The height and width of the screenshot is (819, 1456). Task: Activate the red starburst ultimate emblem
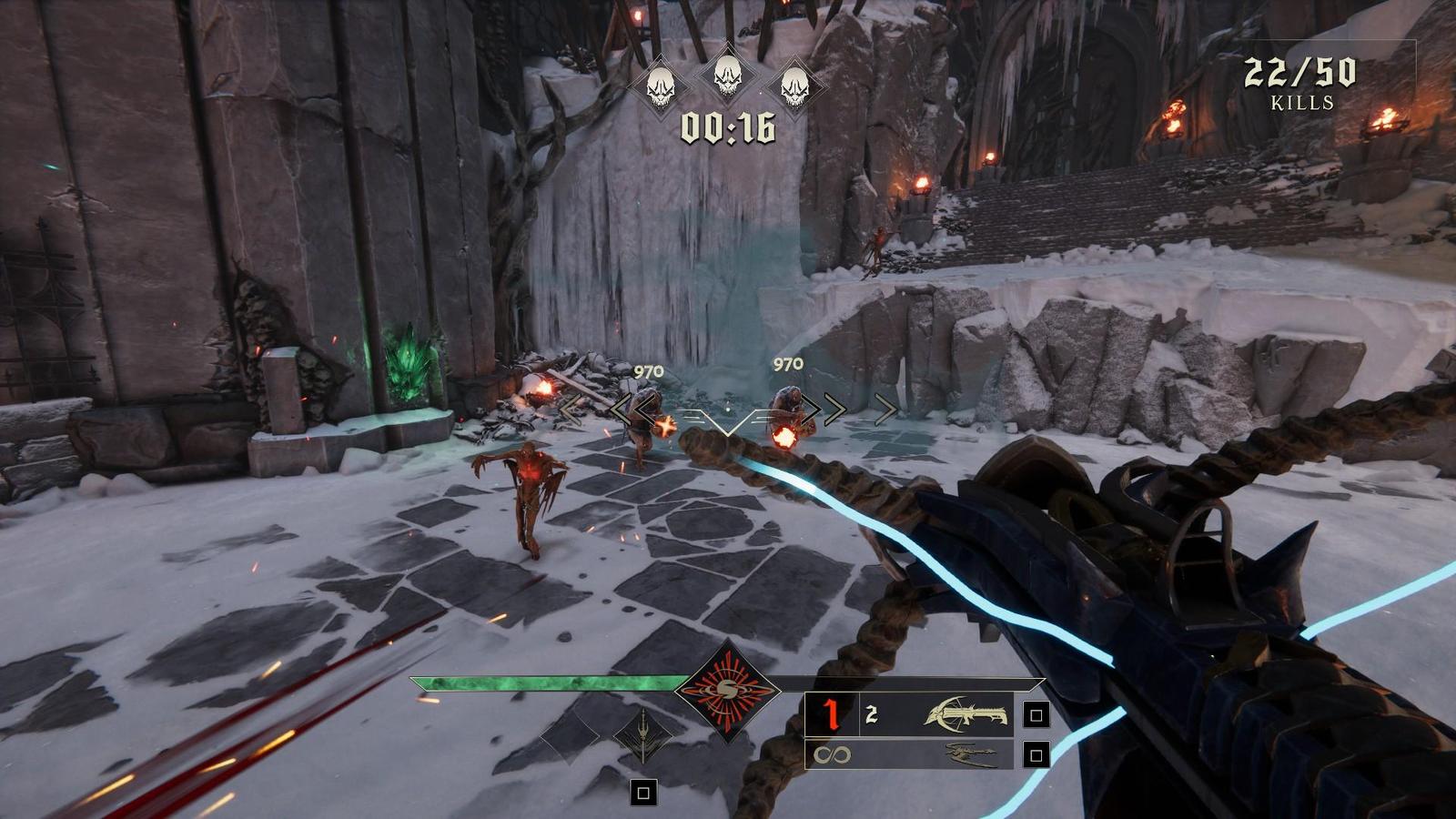tap(727, 692)
